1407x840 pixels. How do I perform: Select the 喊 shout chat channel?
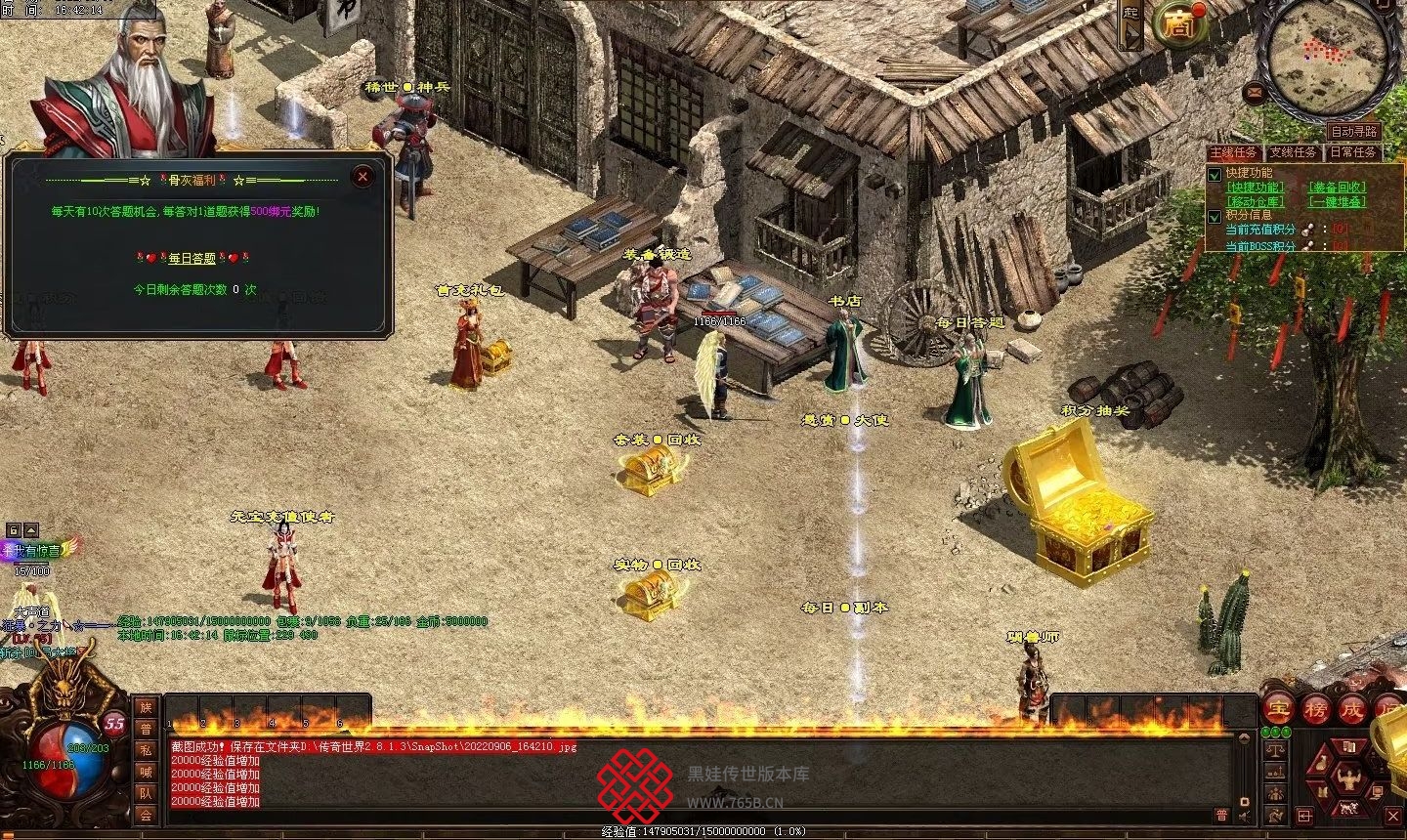coord(146,772)
